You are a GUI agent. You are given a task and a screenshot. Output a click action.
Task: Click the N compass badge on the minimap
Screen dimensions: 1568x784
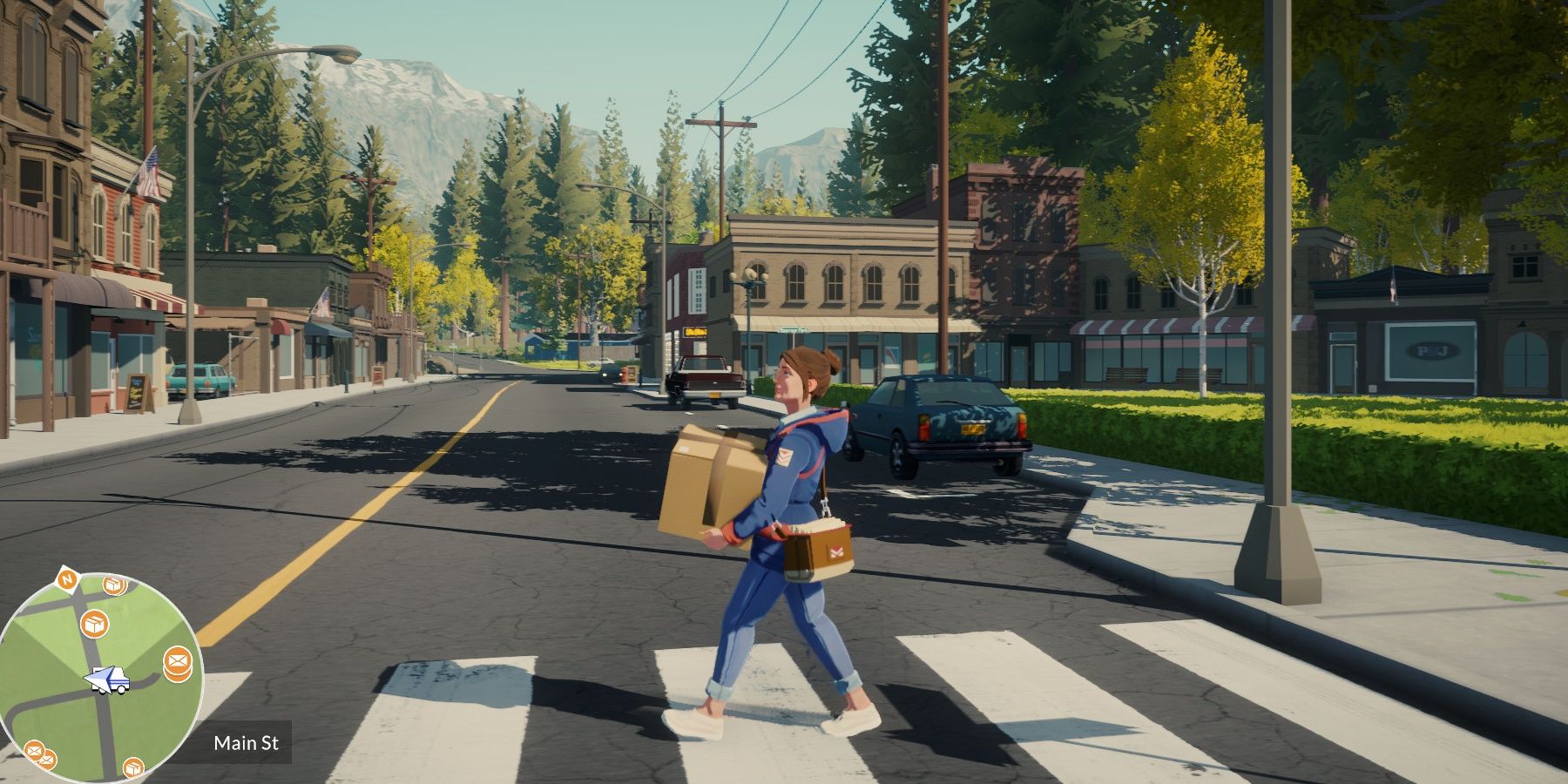pyautogui.click(x=68, y=578)
